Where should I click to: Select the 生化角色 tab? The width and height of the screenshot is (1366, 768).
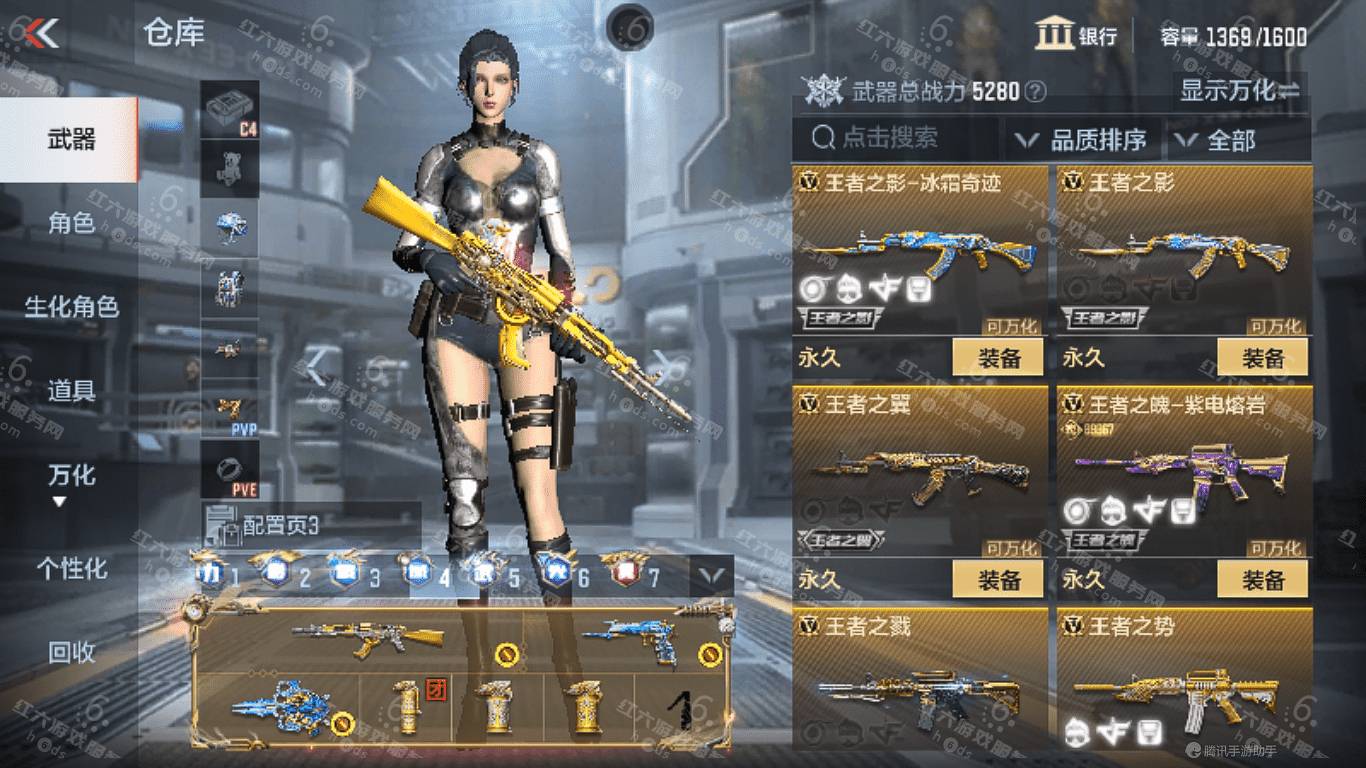click(x=70, y=307)
